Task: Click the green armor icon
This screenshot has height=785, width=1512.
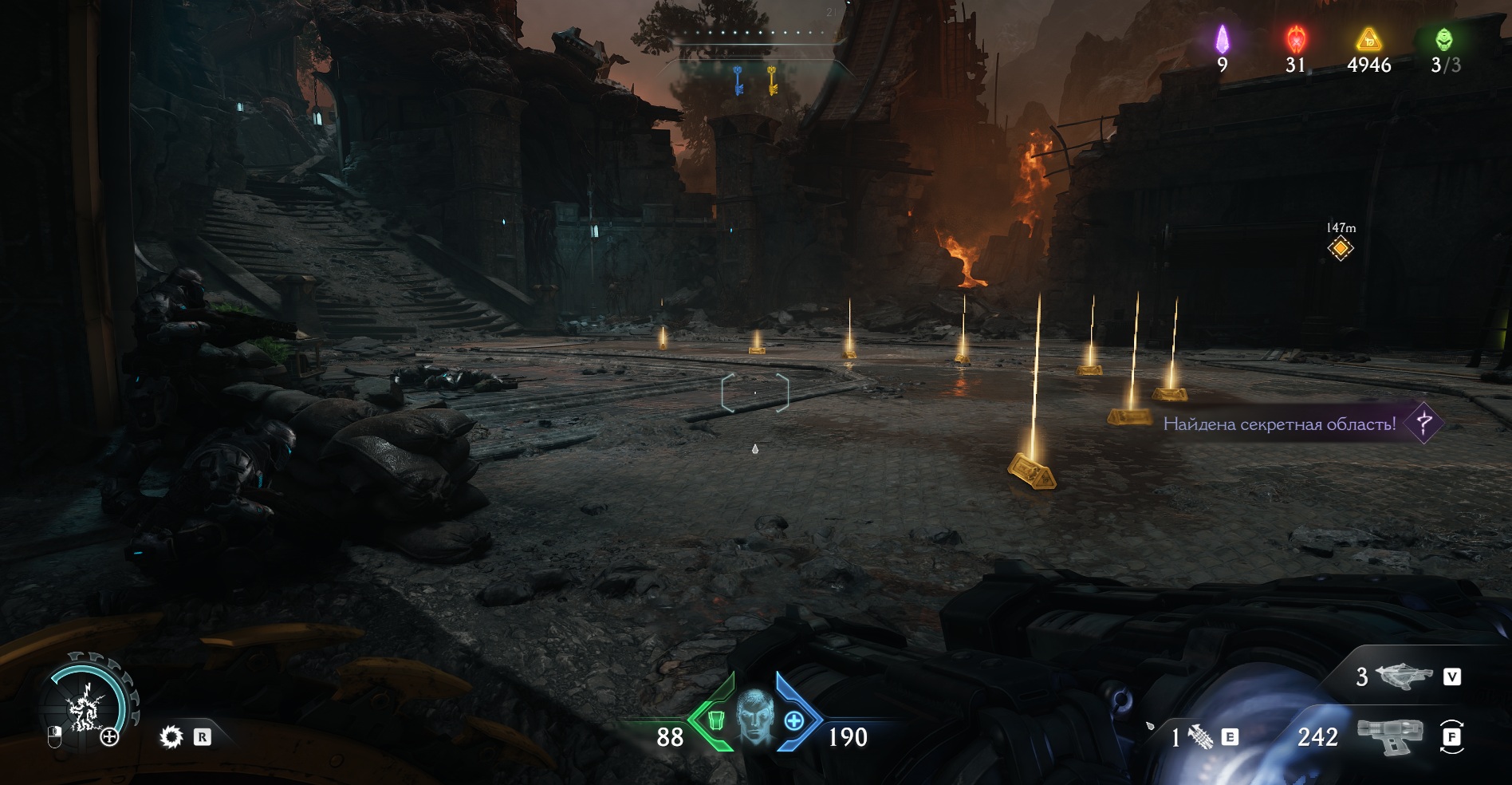Action: click(x=715, y=720)
